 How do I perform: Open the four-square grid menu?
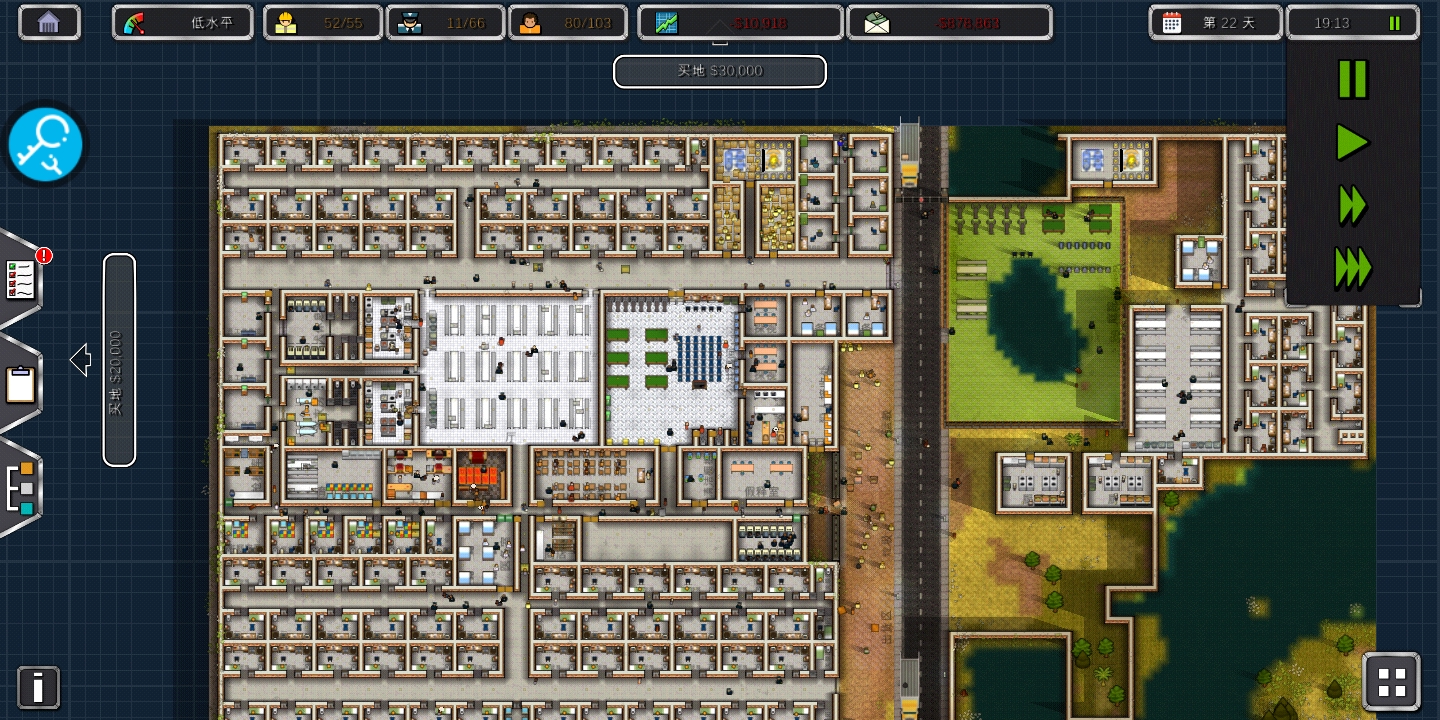1391,682
